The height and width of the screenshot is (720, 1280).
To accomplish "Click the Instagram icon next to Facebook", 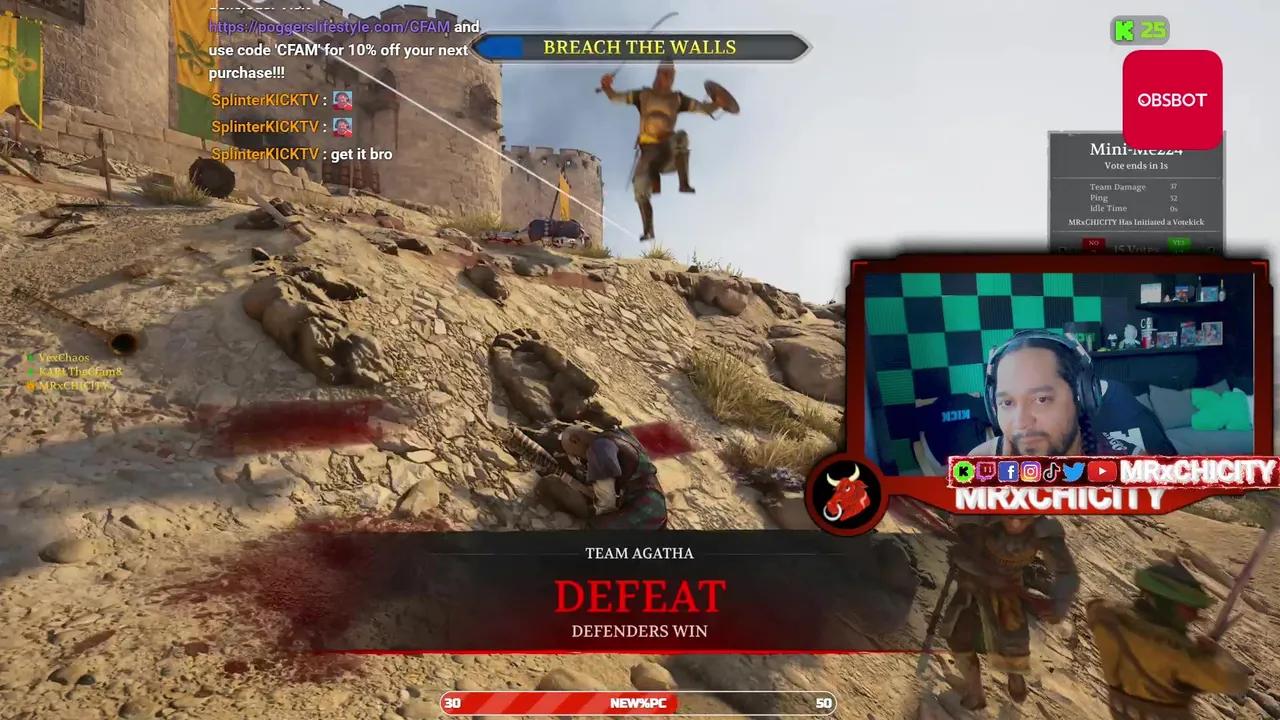I will (x=1031, y=472).
